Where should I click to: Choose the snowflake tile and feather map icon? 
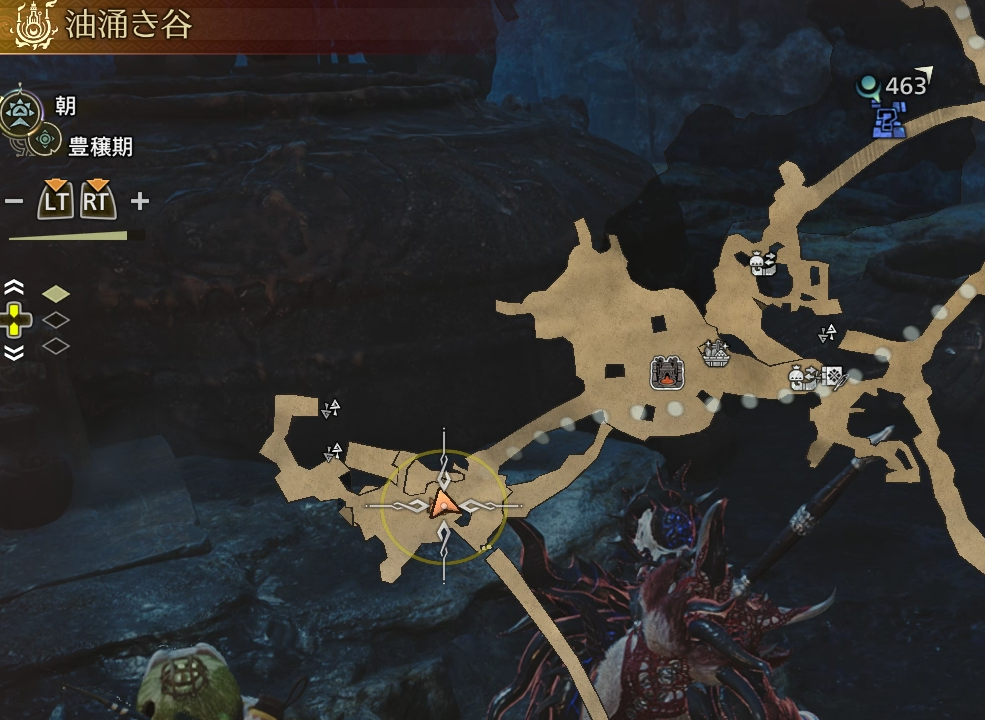pyautogui.click(x=833, y=376)
